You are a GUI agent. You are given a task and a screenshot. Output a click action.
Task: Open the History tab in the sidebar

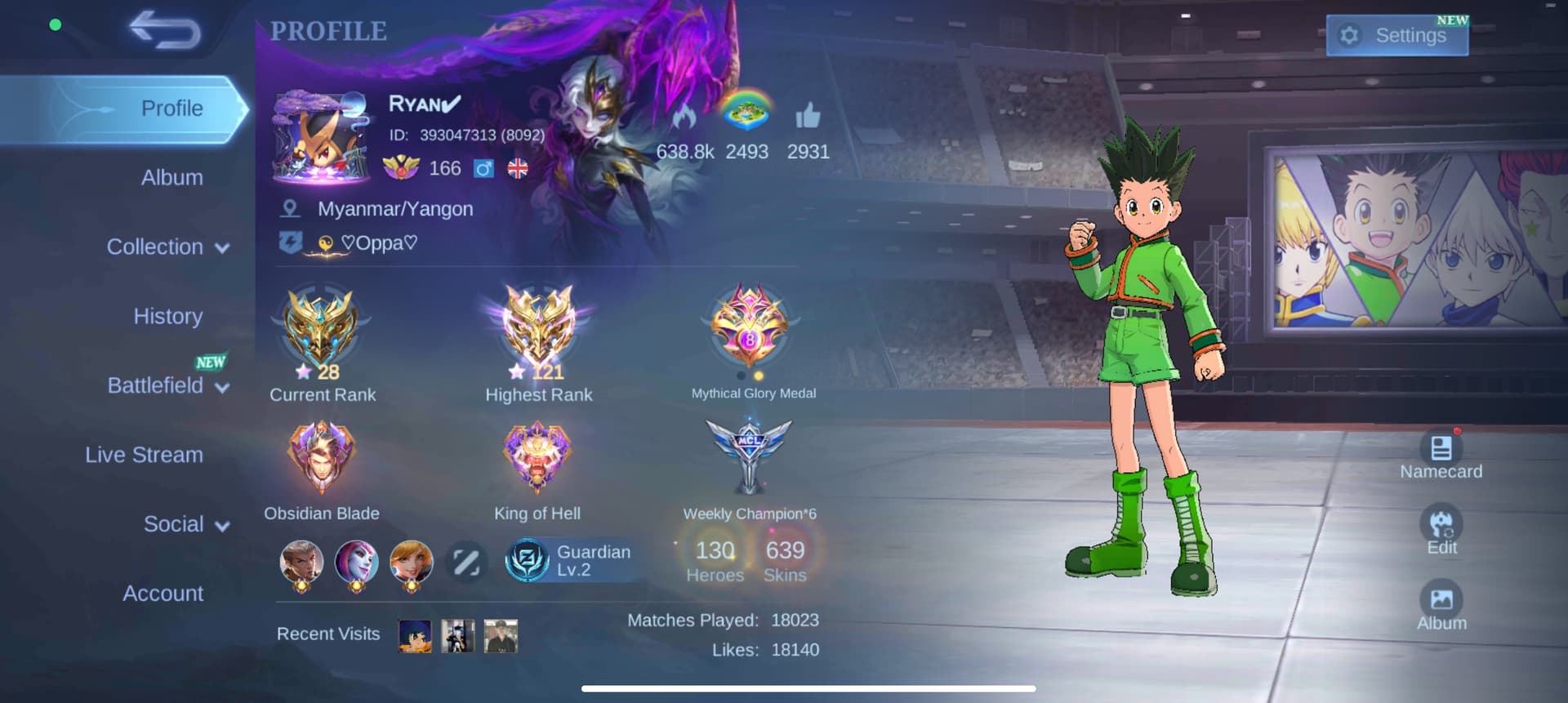pos(167,315)
